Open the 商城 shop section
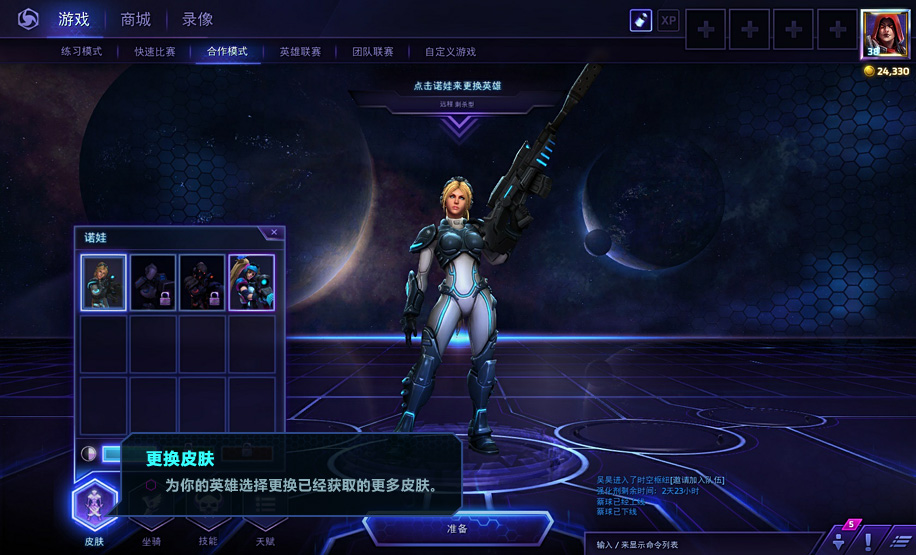The image size is (916, 555). (x=136, y=19)
